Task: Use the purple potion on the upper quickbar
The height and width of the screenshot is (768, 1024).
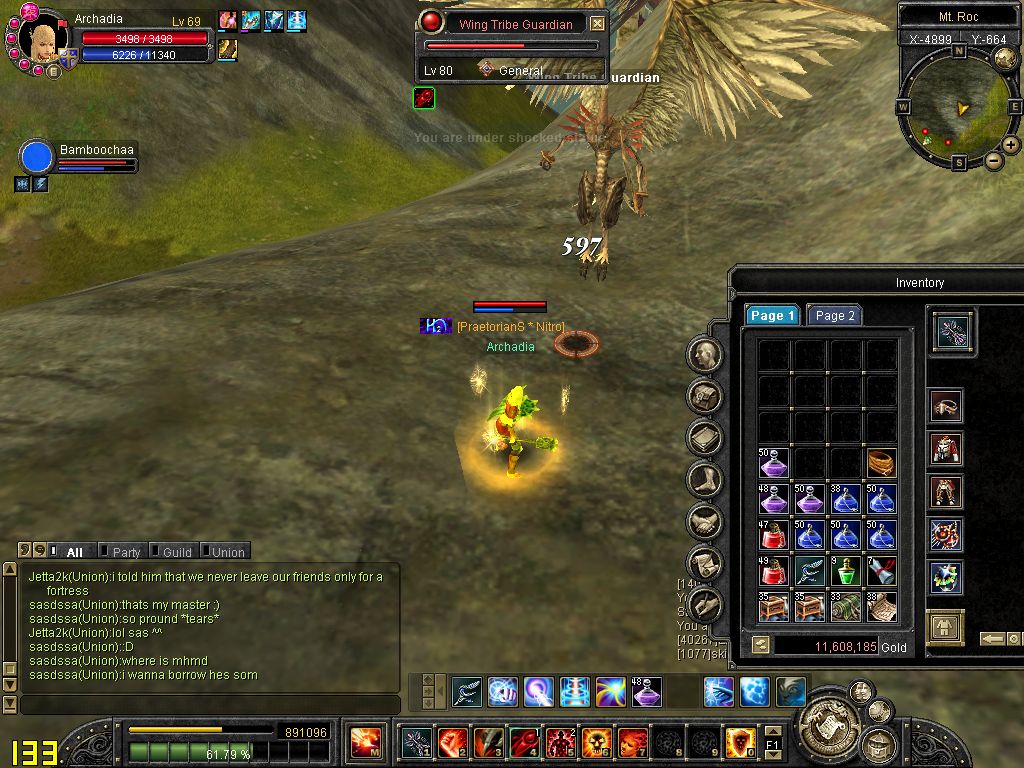Action: click(646, 691)
